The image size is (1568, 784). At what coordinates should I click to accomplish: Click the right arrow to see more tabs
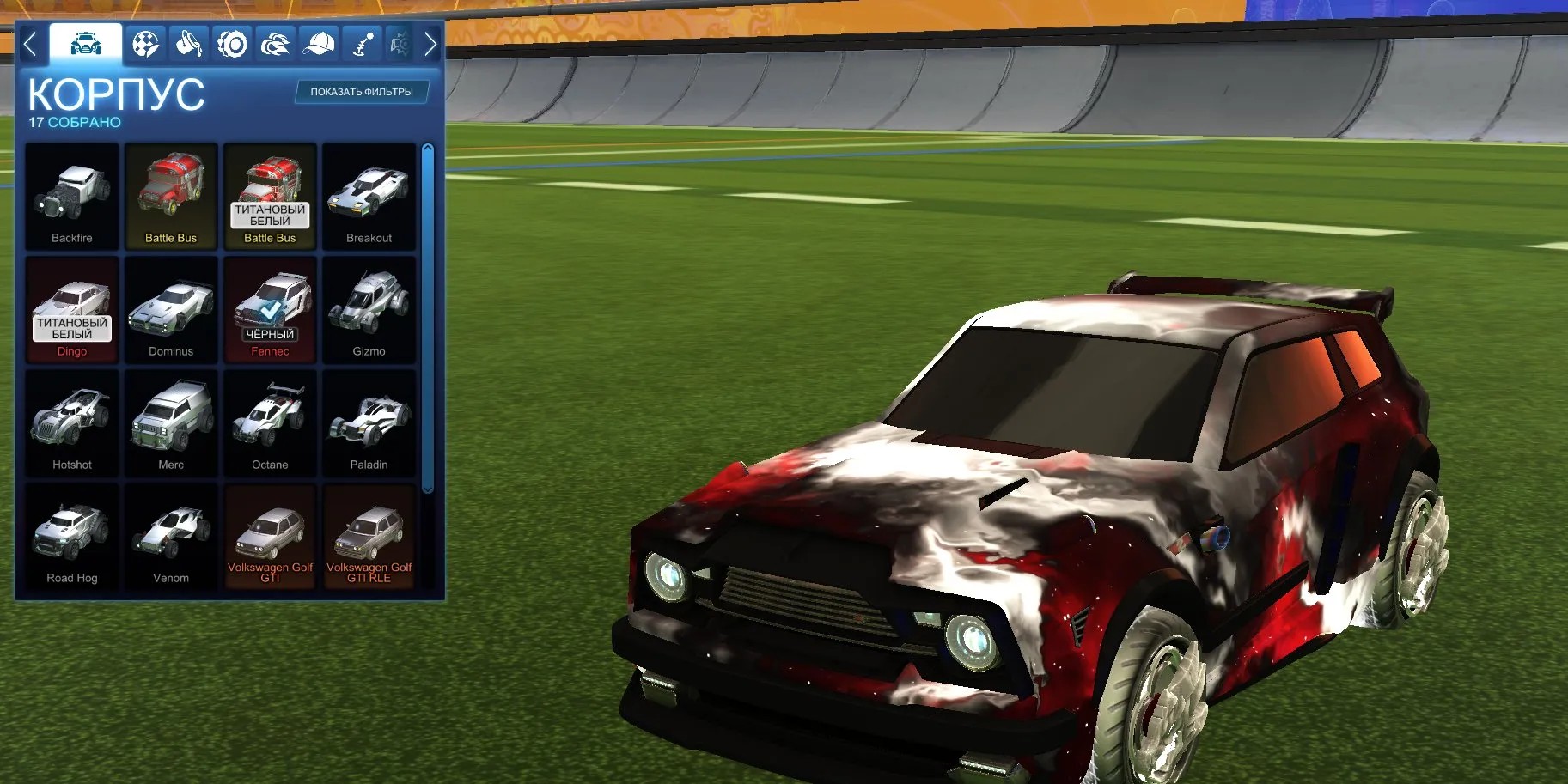pos(430,43)
